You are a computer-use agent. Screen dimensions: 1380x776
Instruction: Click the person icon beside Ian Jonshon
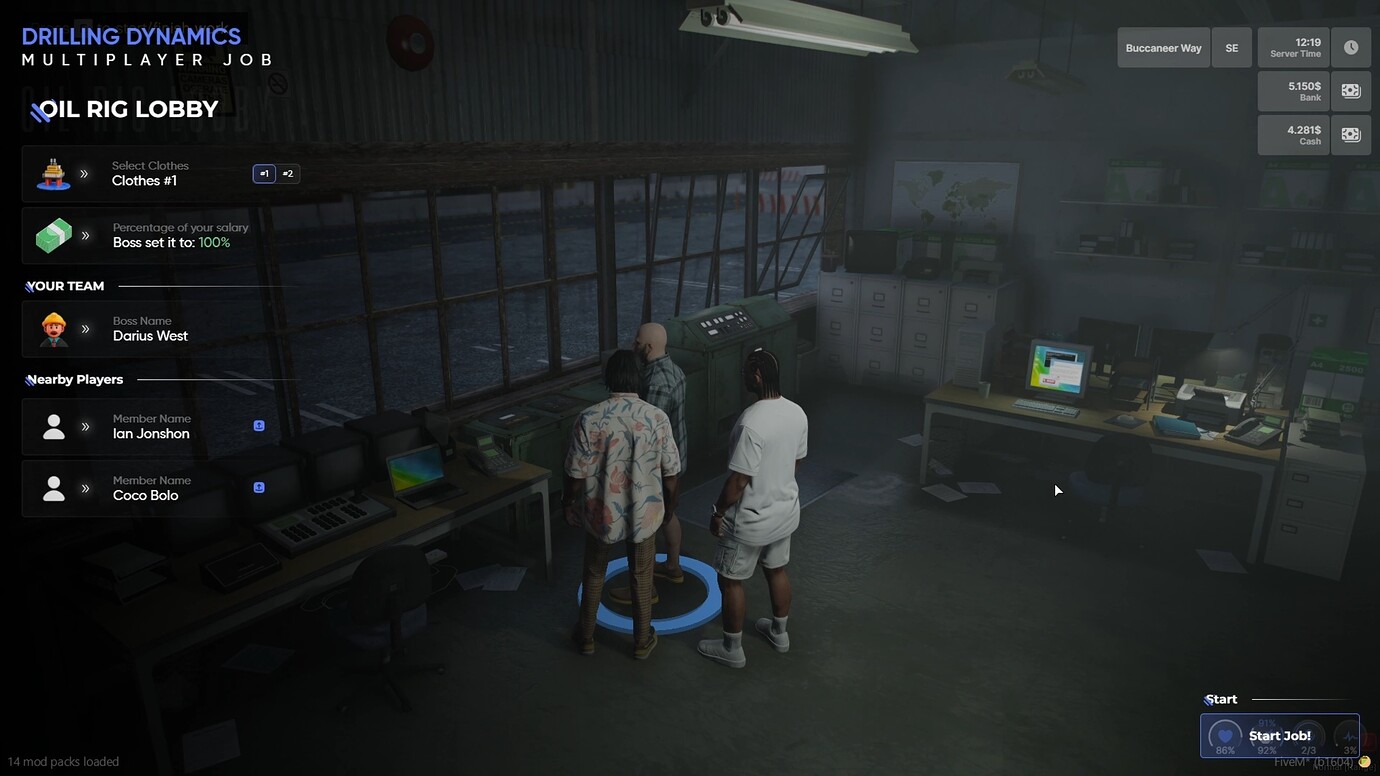pos(54,426)
